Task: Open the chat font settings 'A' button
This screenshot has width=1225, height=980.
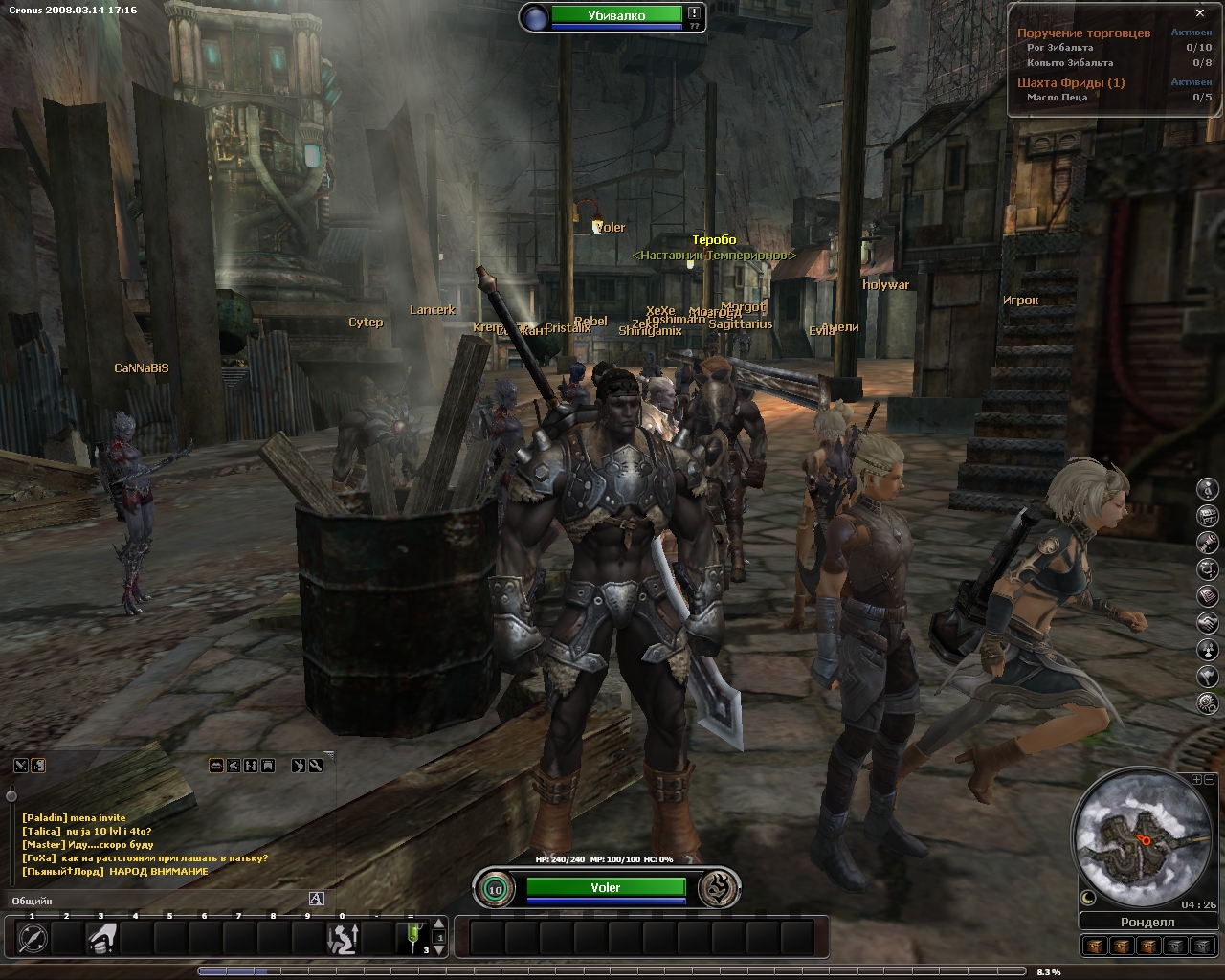Action: pyautogui.click(x=317, y=899)
